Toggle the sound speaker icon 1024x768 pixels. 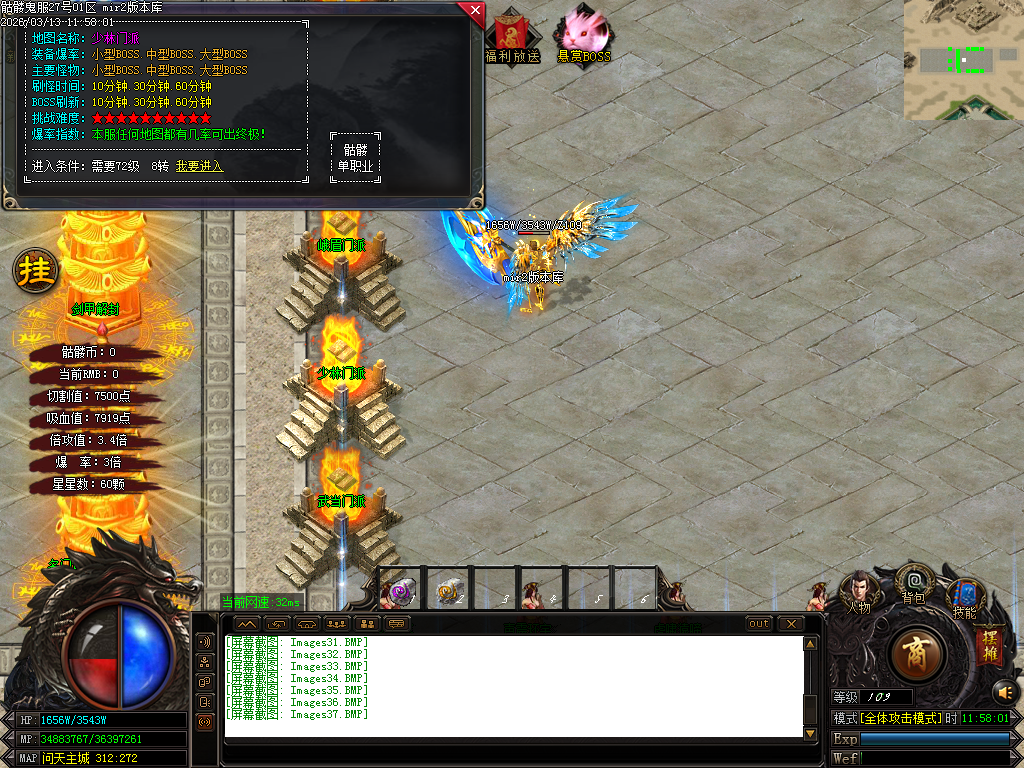pos(1004,691)
